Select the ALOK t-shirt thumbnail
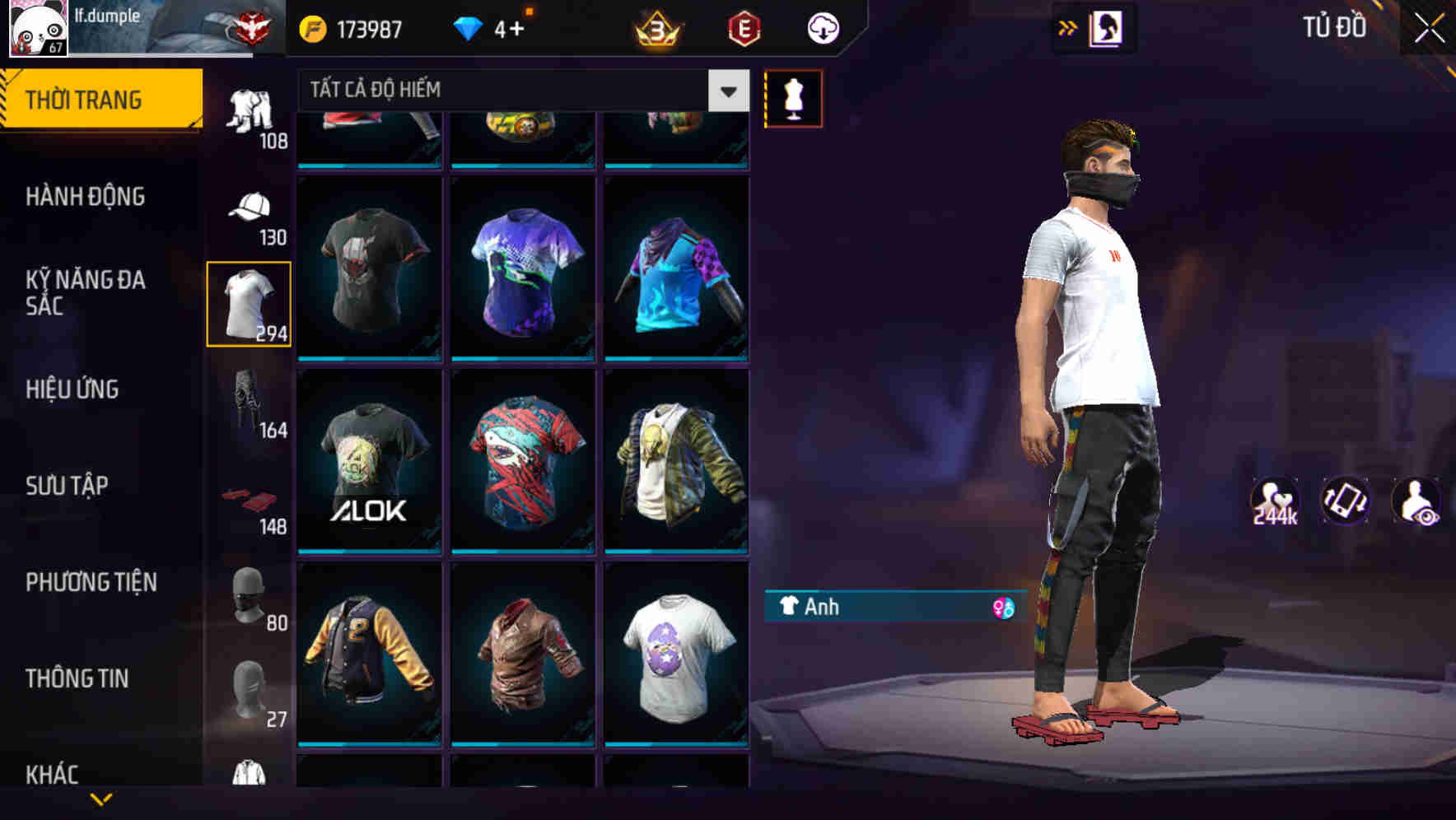The image size is (1456, 820). point(368,461)
